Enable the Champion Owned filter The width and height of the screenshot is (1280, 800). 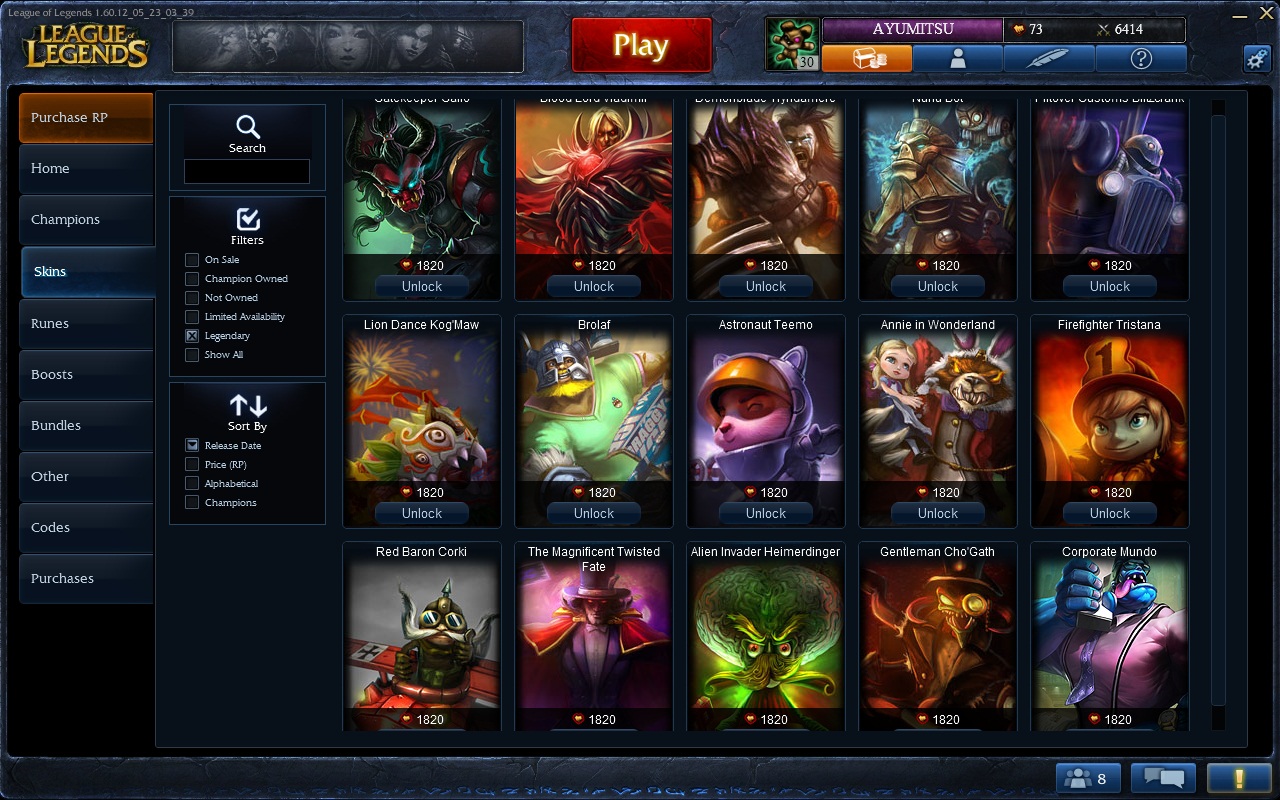pyautogui.click(x=192, y=279)
